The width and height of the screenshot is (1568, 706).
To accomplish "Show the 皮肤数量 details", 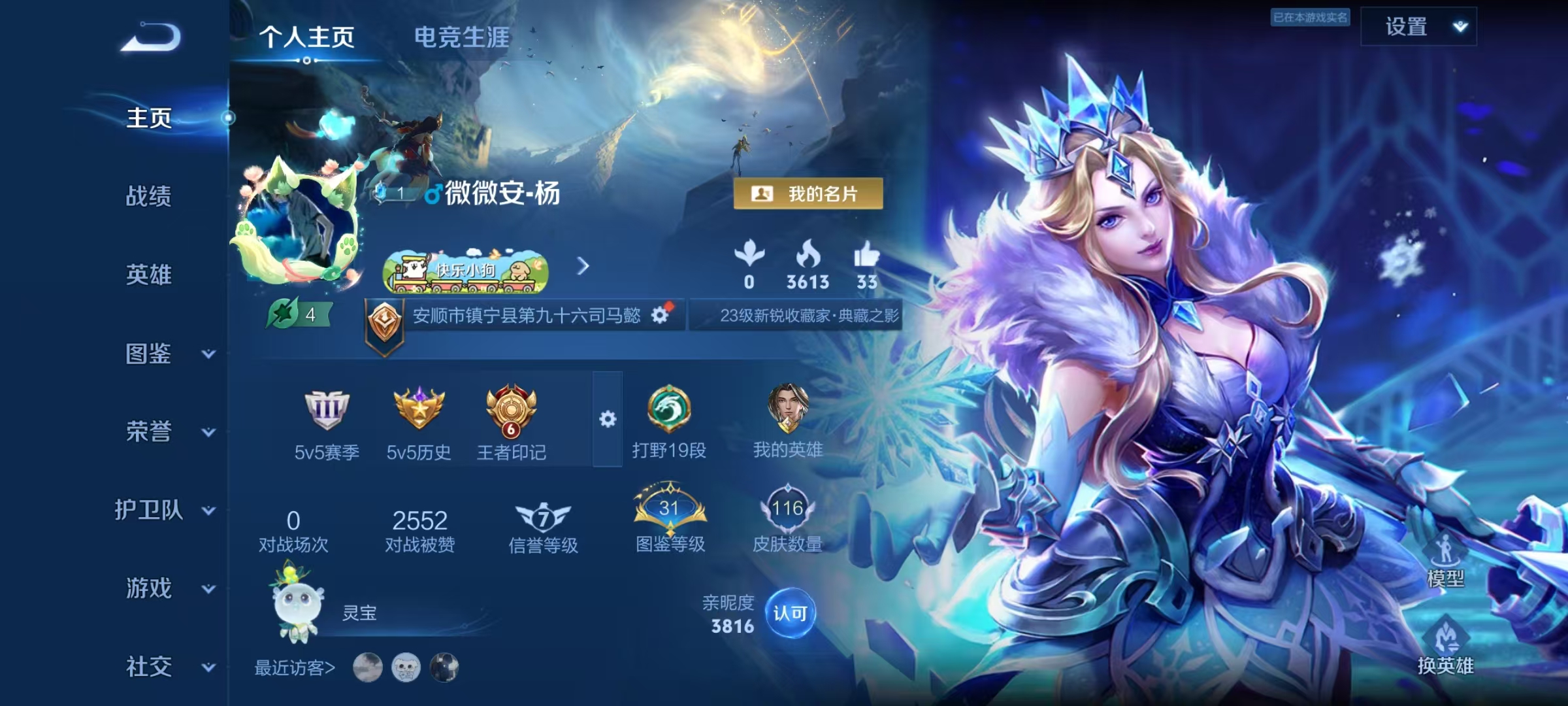I will (787, 519).
